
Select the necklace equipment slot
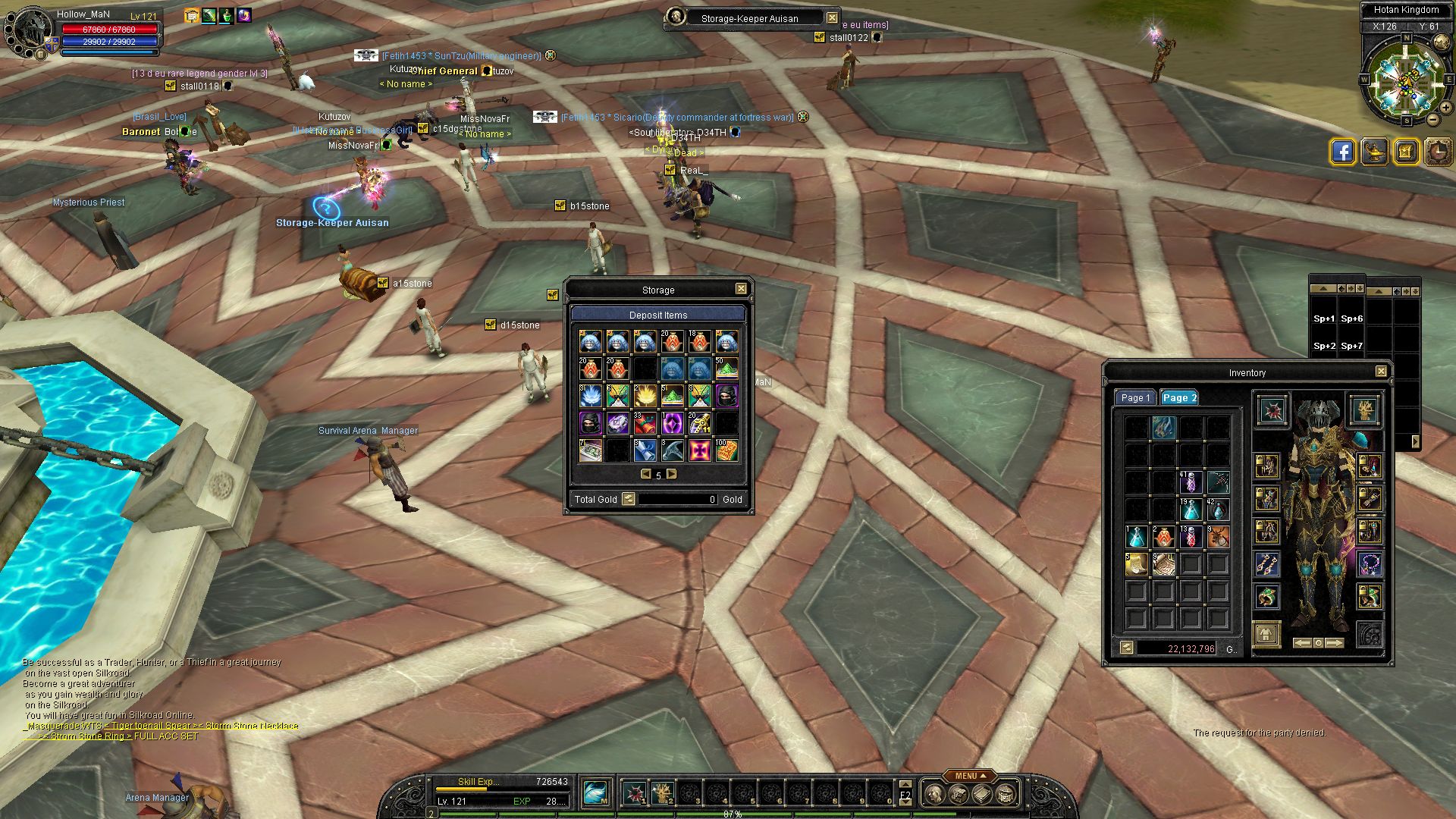(1370, 563)
